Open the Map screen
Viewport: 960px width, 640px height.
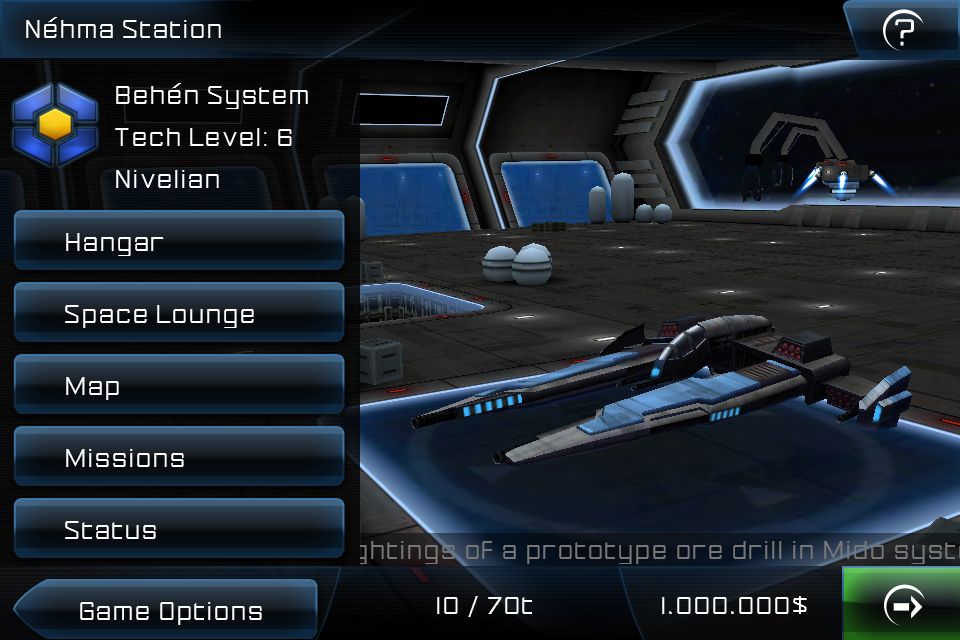[x=178, y=386]
